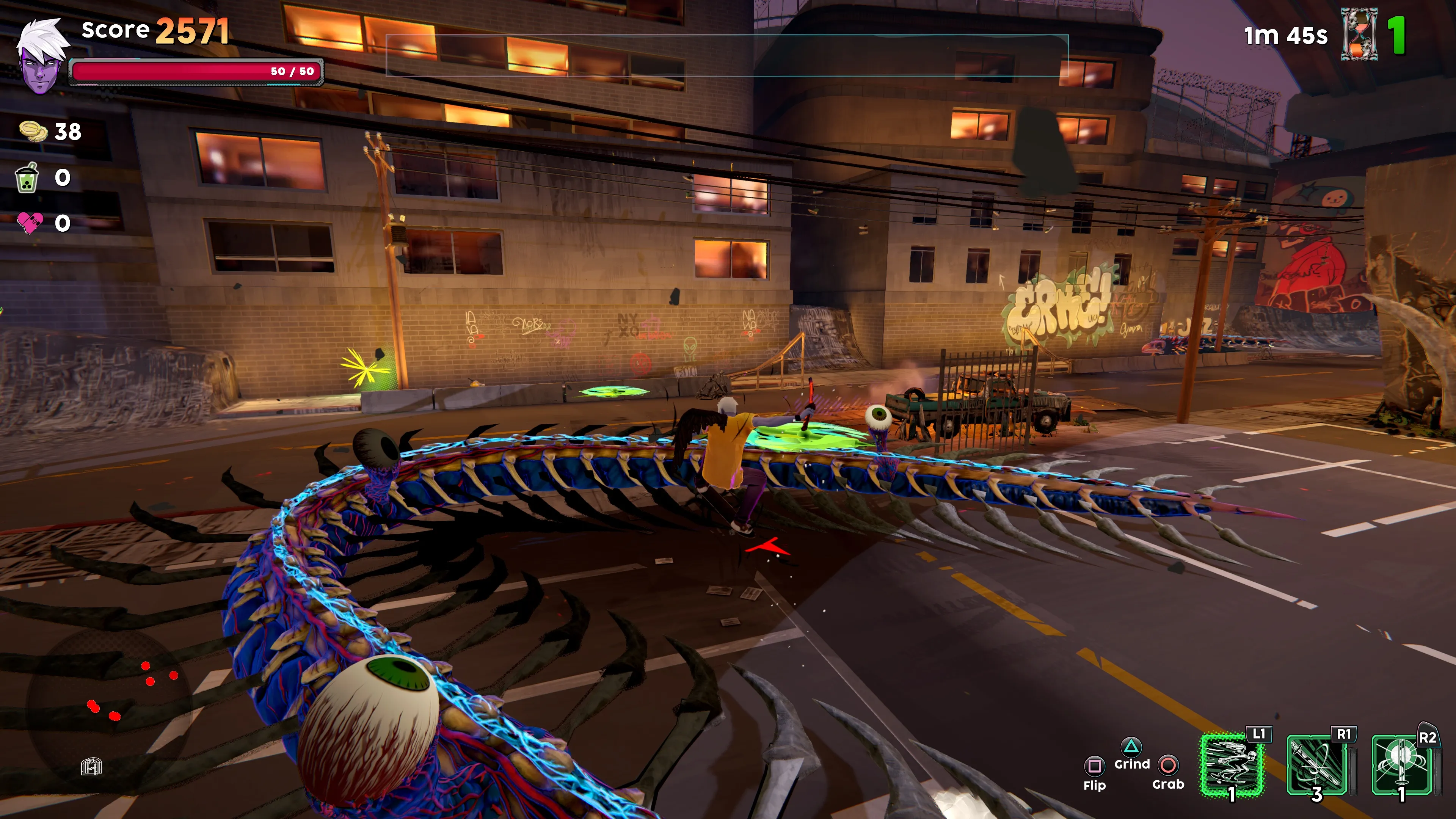Image resolution: width=1456 pixels, height=819 pixels.
Task: Select the gate marker on the minimap
Action: (x=91, y=766)
